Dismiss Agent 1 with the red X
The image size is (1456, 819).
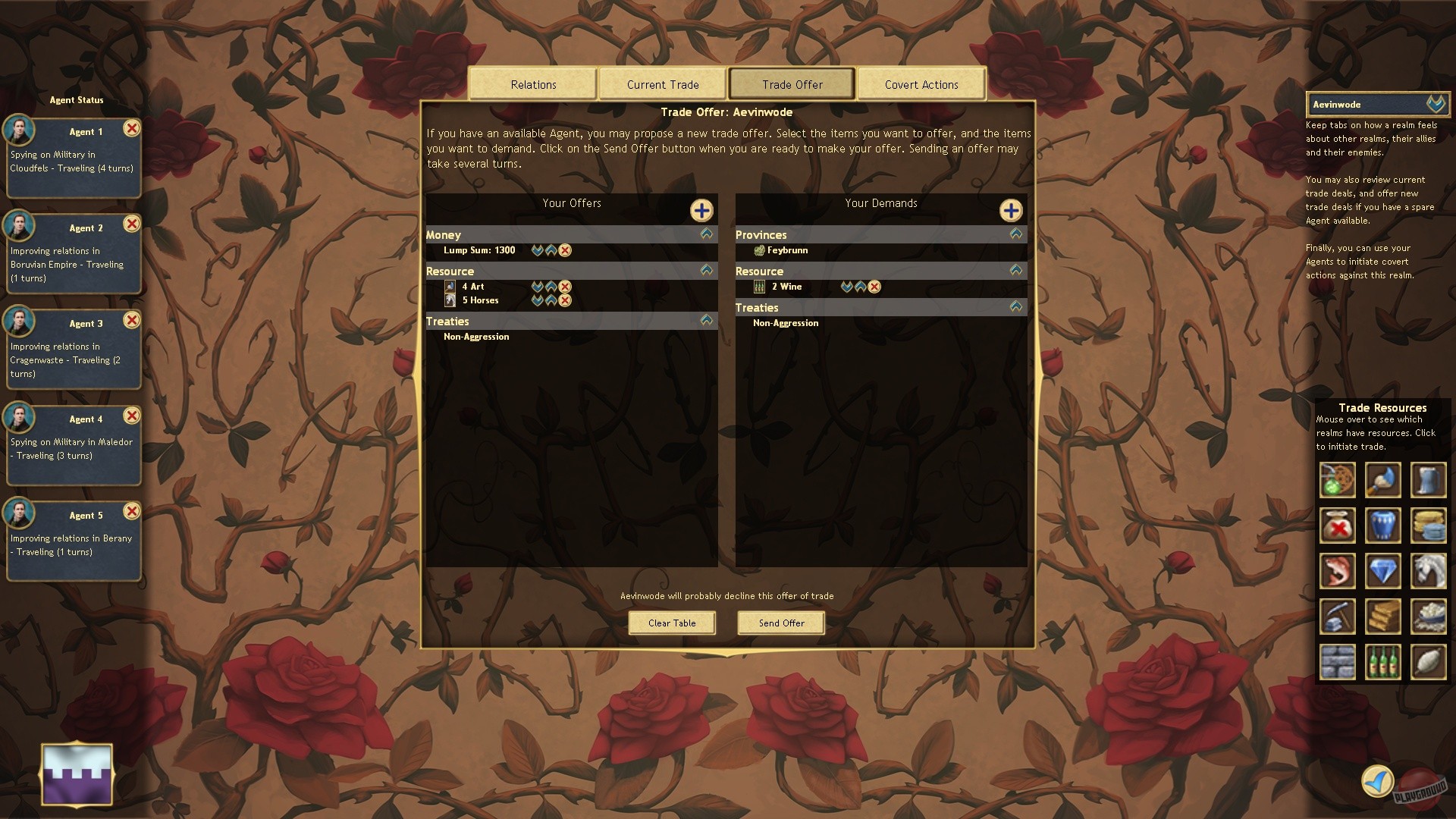pyautogui.click(x=133, y=129)
